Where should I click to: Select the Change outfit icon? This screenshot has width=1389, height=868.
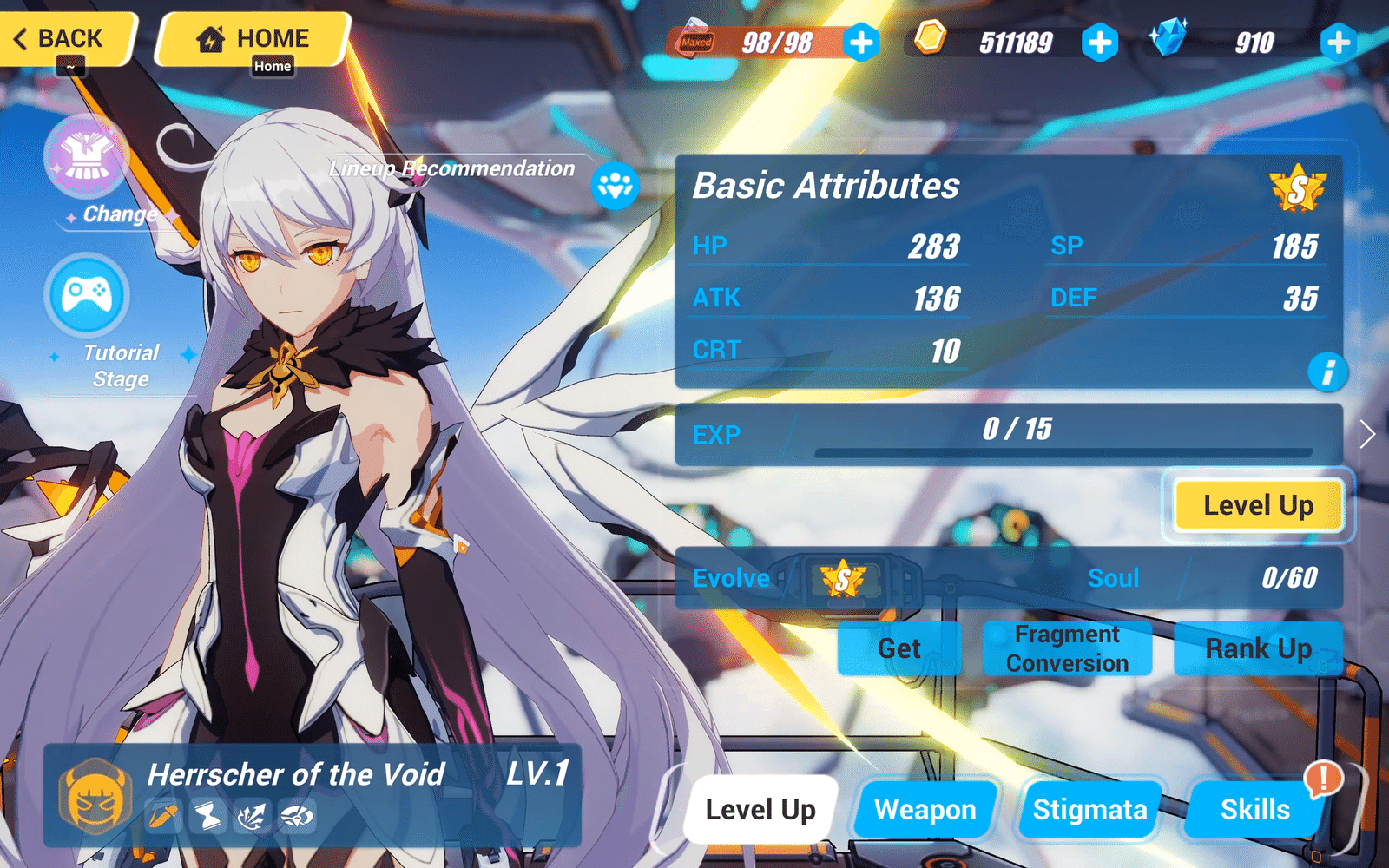point(85,157)
